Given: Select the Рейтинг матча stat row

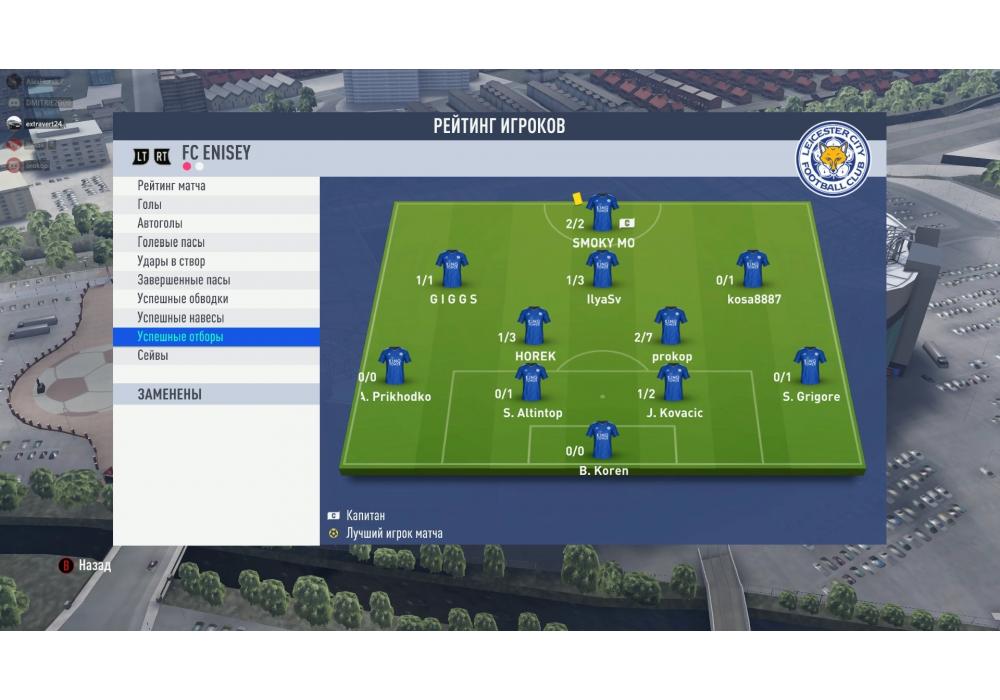Looking at the screenshot, I should pos(216,186).
